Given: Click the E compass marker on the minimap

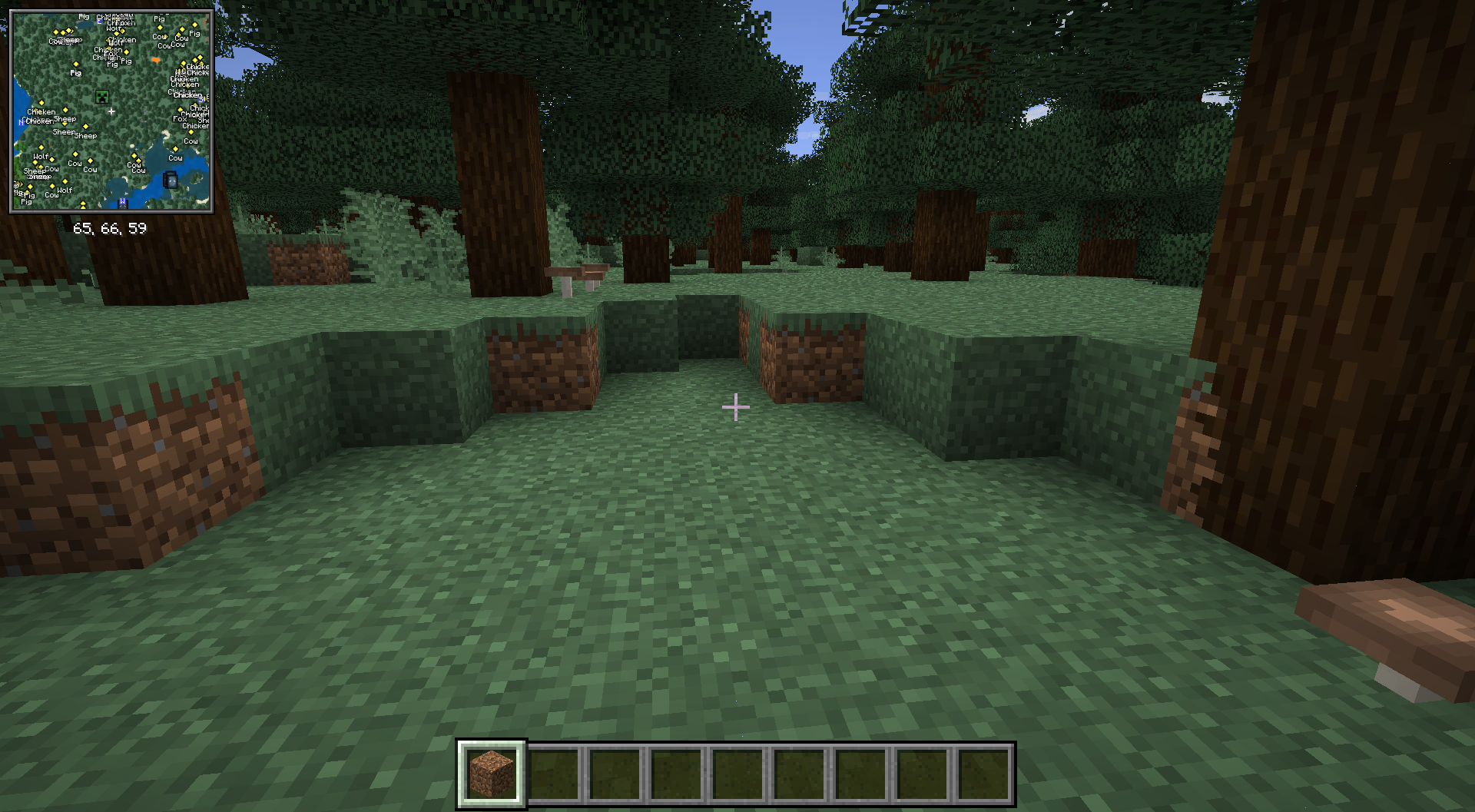Looking at the screenshot, I should 99,21.
